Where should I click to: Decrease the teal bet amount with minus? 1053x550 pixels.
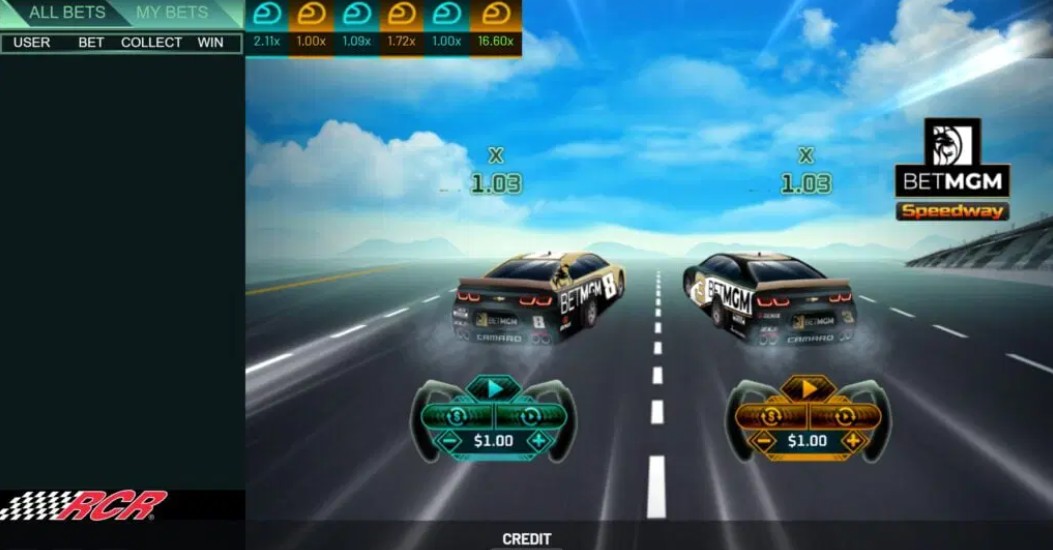coord(451,440)
